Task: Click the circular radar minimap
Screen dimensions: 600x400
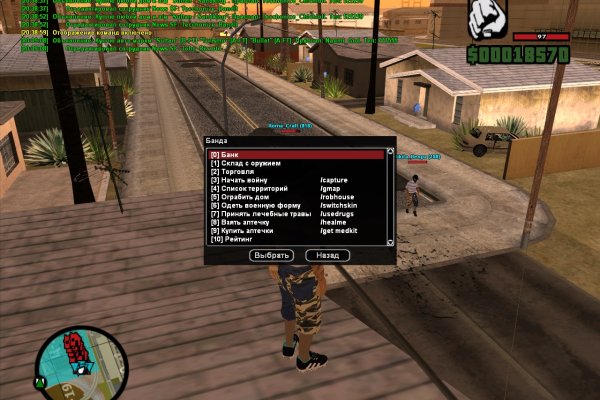Action: coord(81,359)
